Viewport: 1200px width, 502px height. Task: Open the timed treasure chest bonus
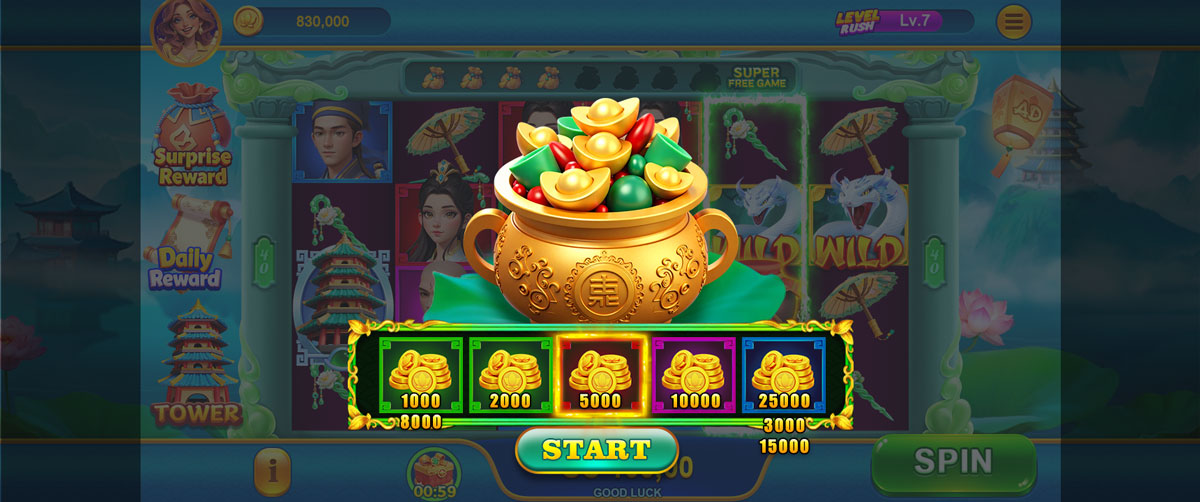[432, 473]
